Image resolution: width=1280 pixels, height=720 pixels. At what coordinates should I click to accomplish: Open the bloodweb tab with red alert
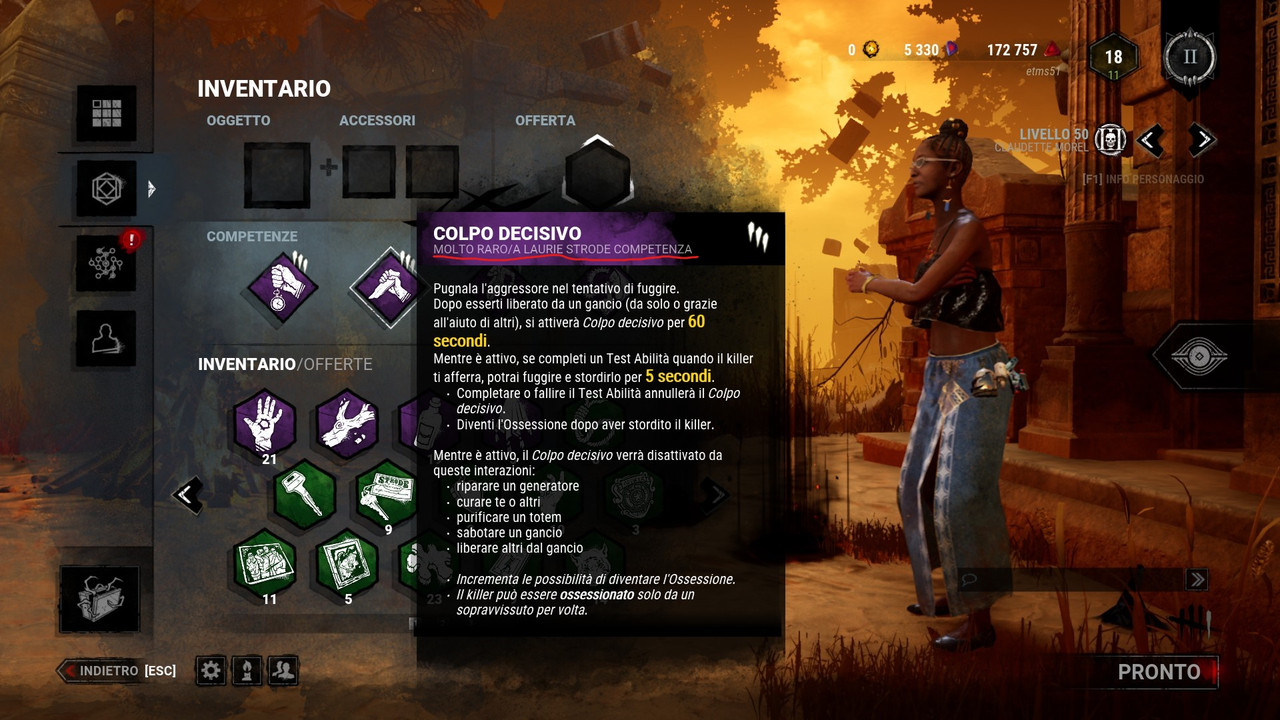[x=106, y=264]
